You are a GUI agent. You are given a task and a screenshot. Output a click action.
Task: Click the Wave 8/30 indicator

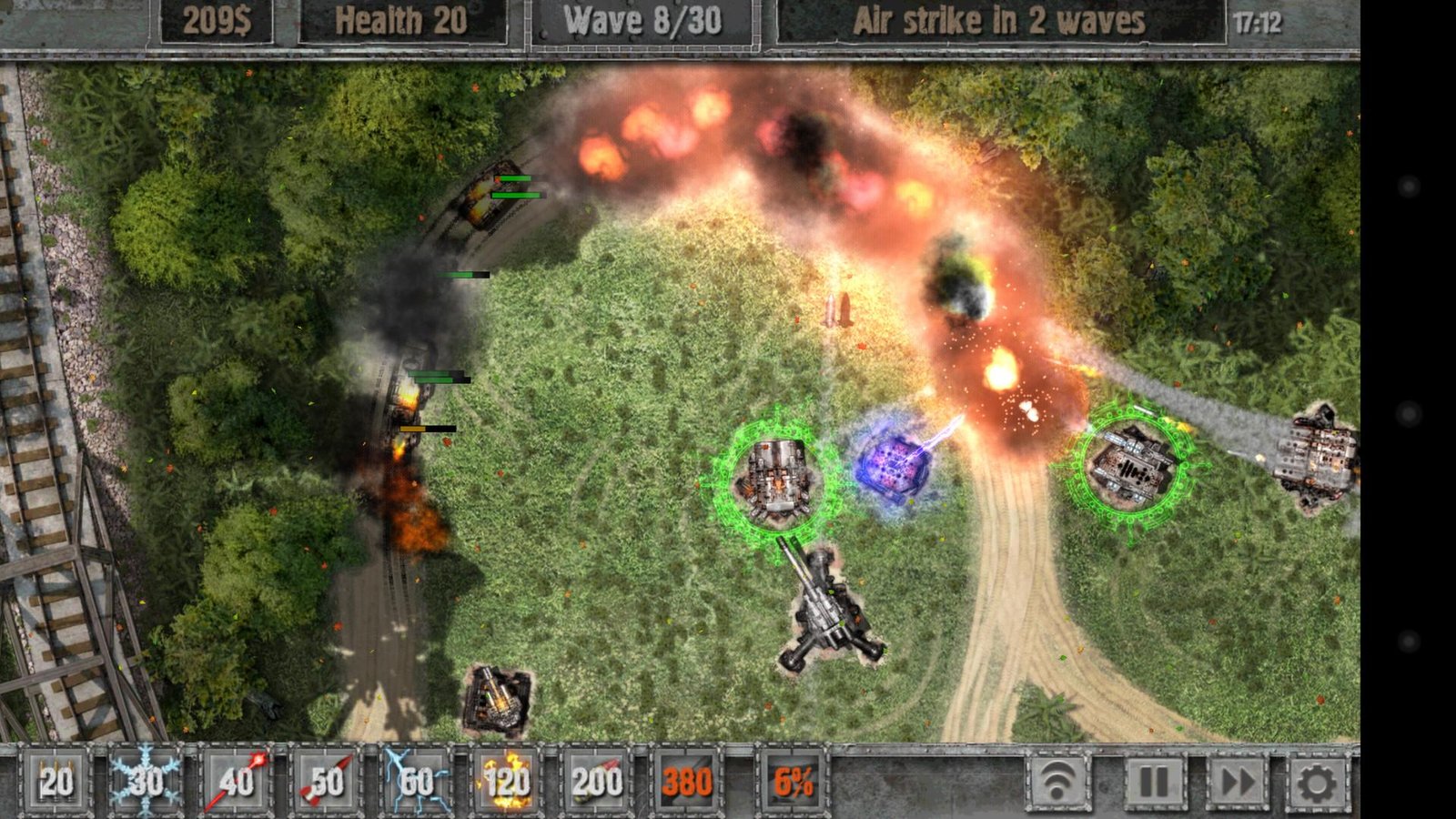tap(645, 20)
